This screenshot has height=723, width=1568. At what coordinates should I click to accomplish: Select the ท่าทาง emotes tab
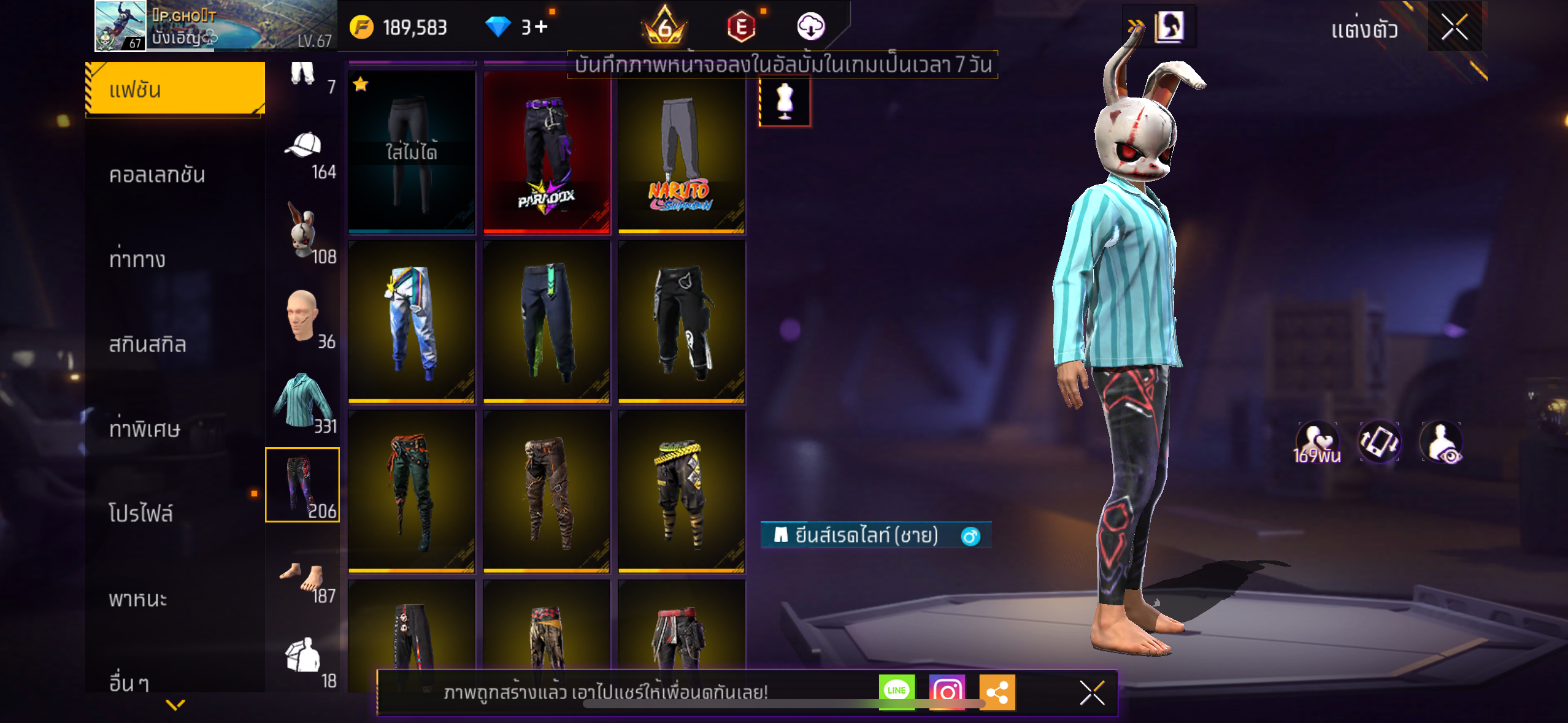(x=137, y=259)
